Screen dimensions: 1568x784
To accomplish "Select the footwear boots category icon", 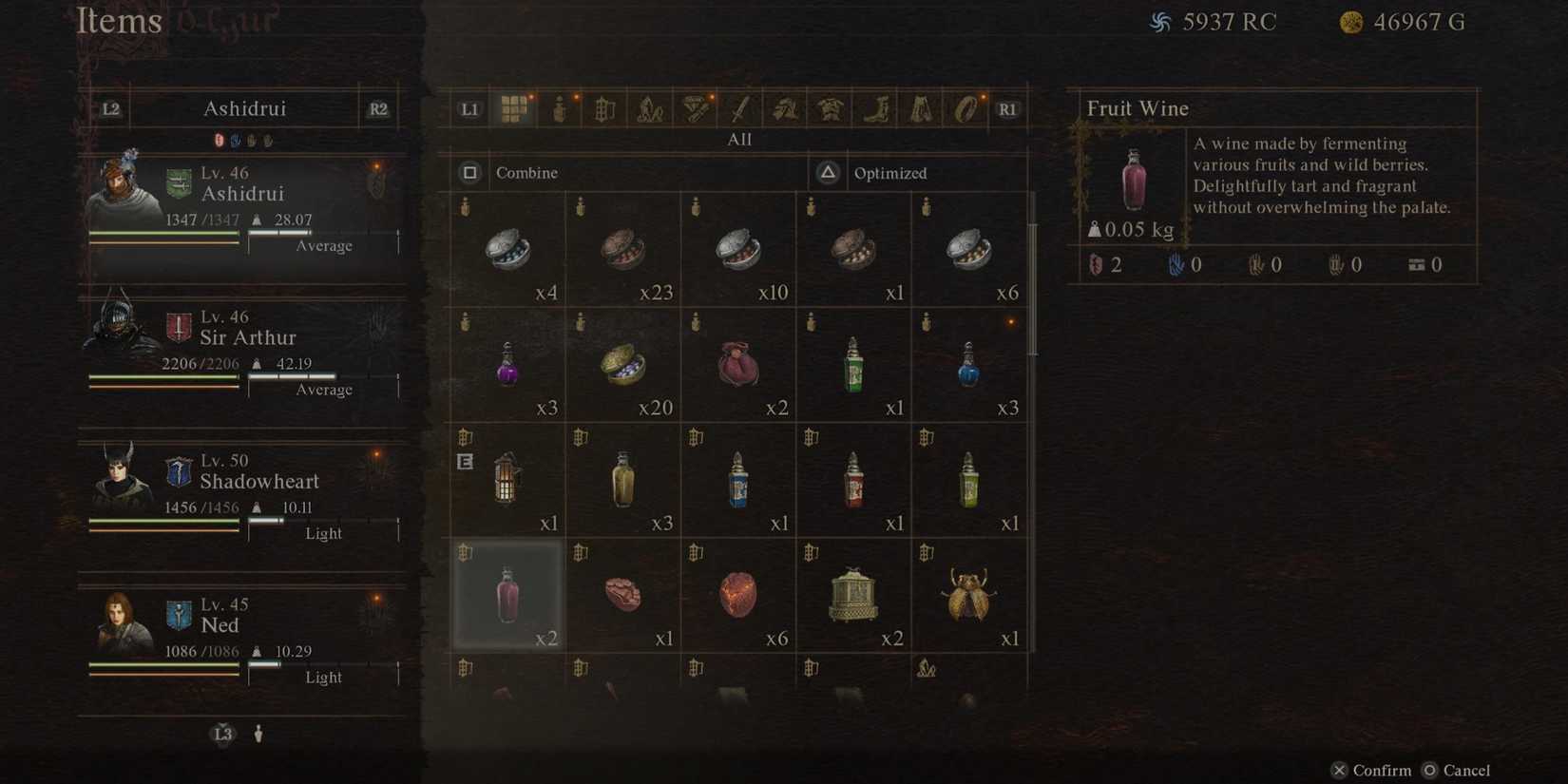I will [874, 108].
